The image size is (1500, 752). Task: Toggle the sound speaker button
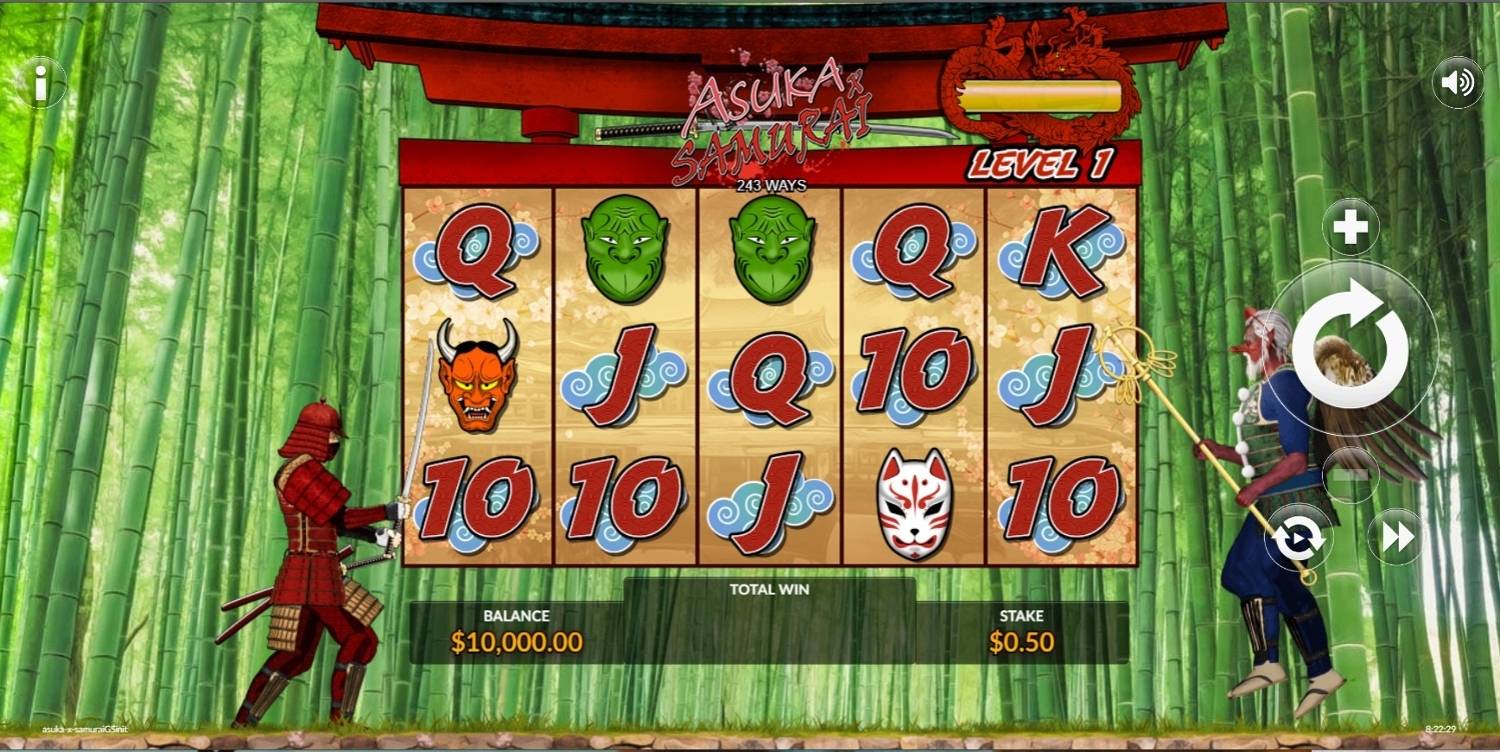coord(1457,83)
